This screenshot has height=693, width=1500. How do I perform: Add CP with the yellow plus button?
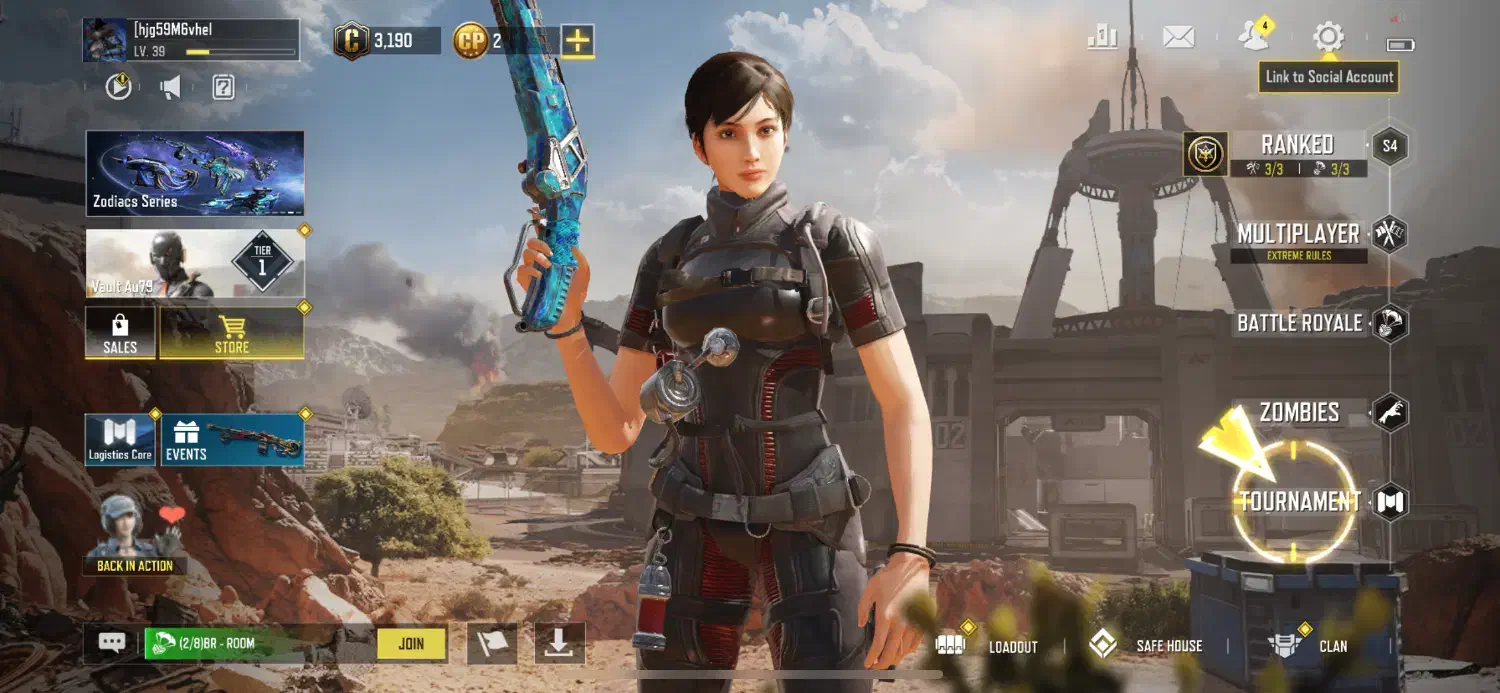(577, 41)
